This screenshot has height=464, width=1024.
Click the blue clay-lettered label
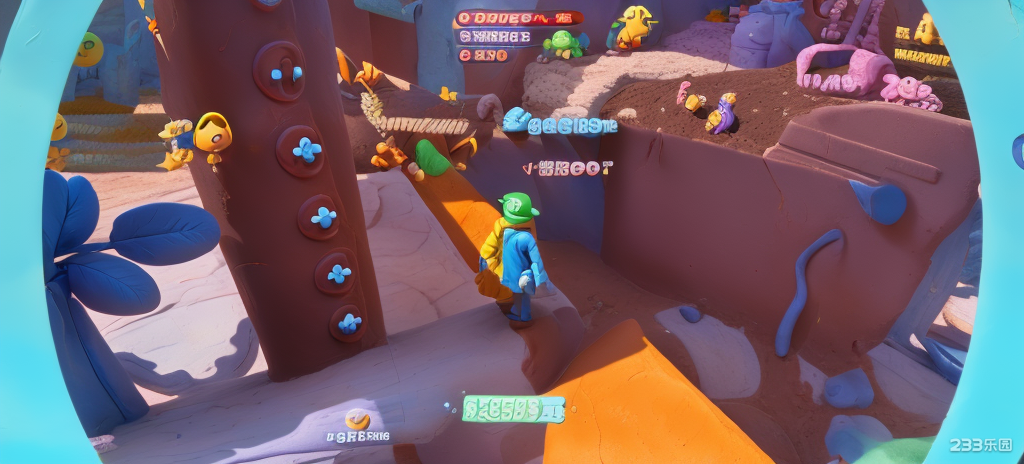click(560, 123)
